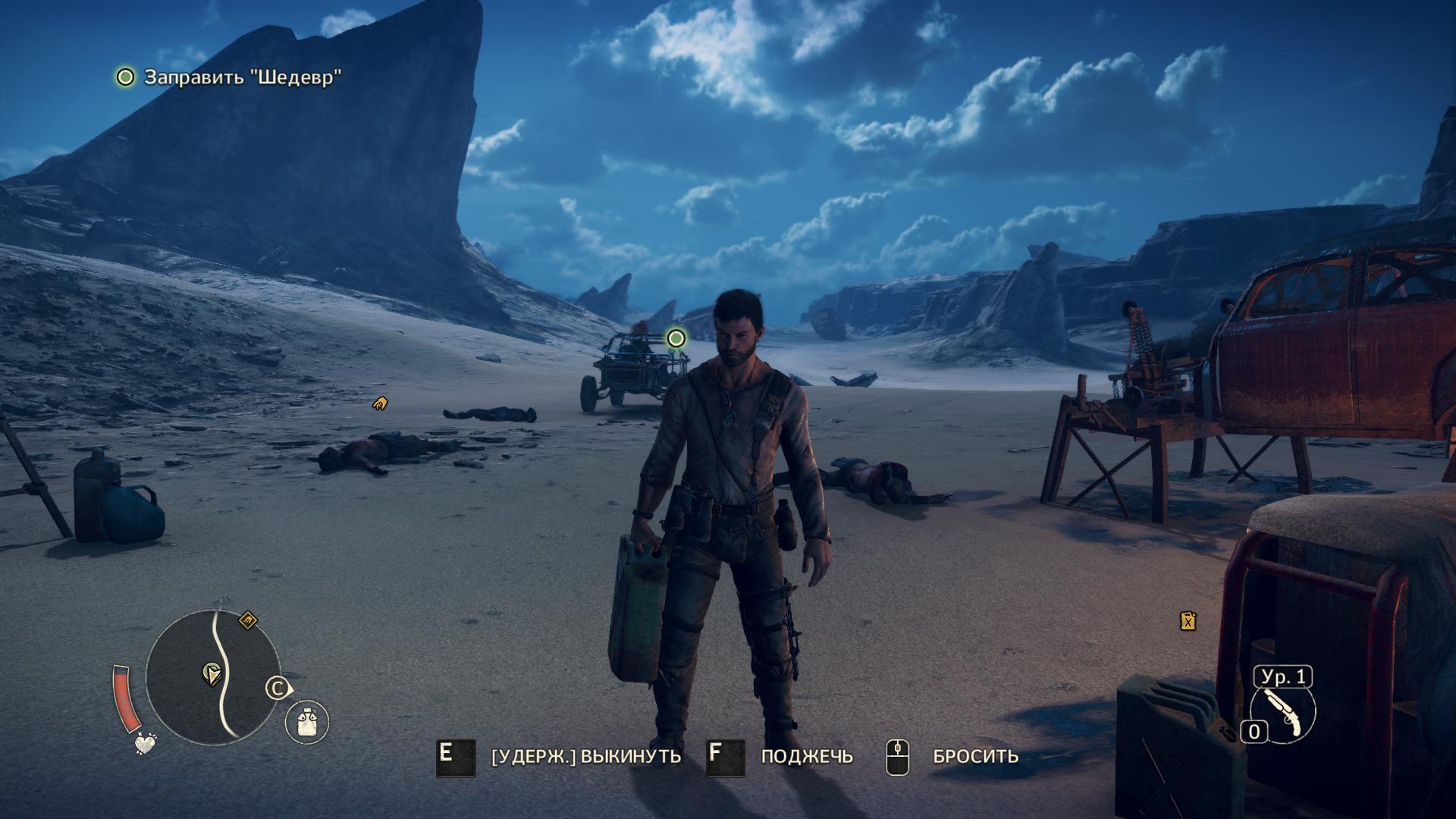Viewport: 1456px width, 819px height.
Task: Click the player arrow on the minimap
Action: coord(212,673)
